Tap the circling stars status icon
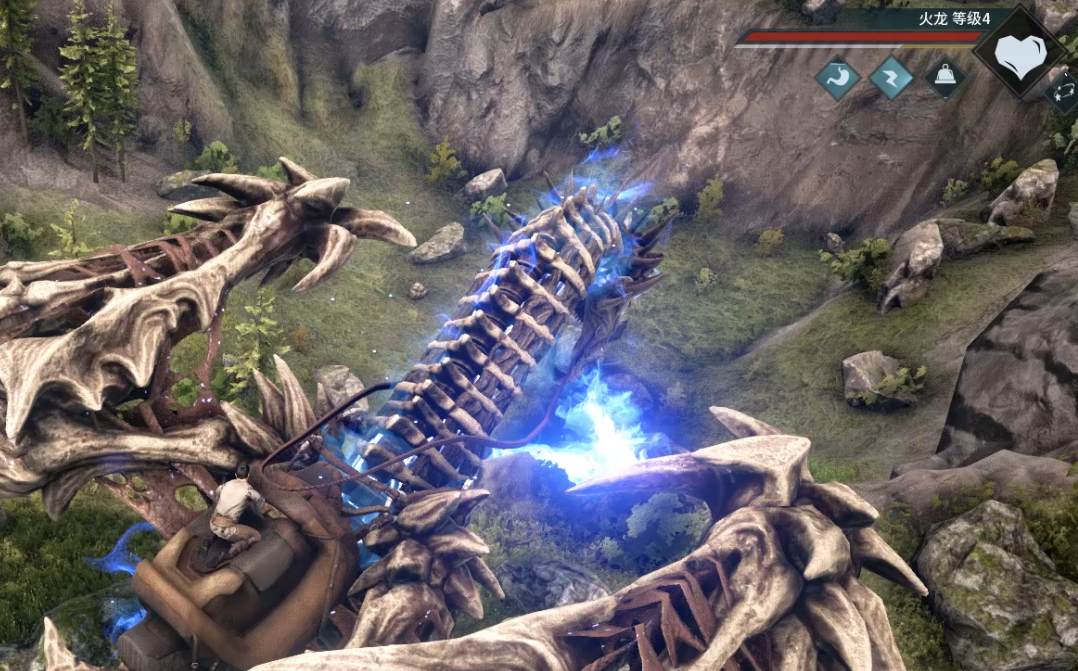The height and width of the screenshot is (671, 1078). [1063, 92]
